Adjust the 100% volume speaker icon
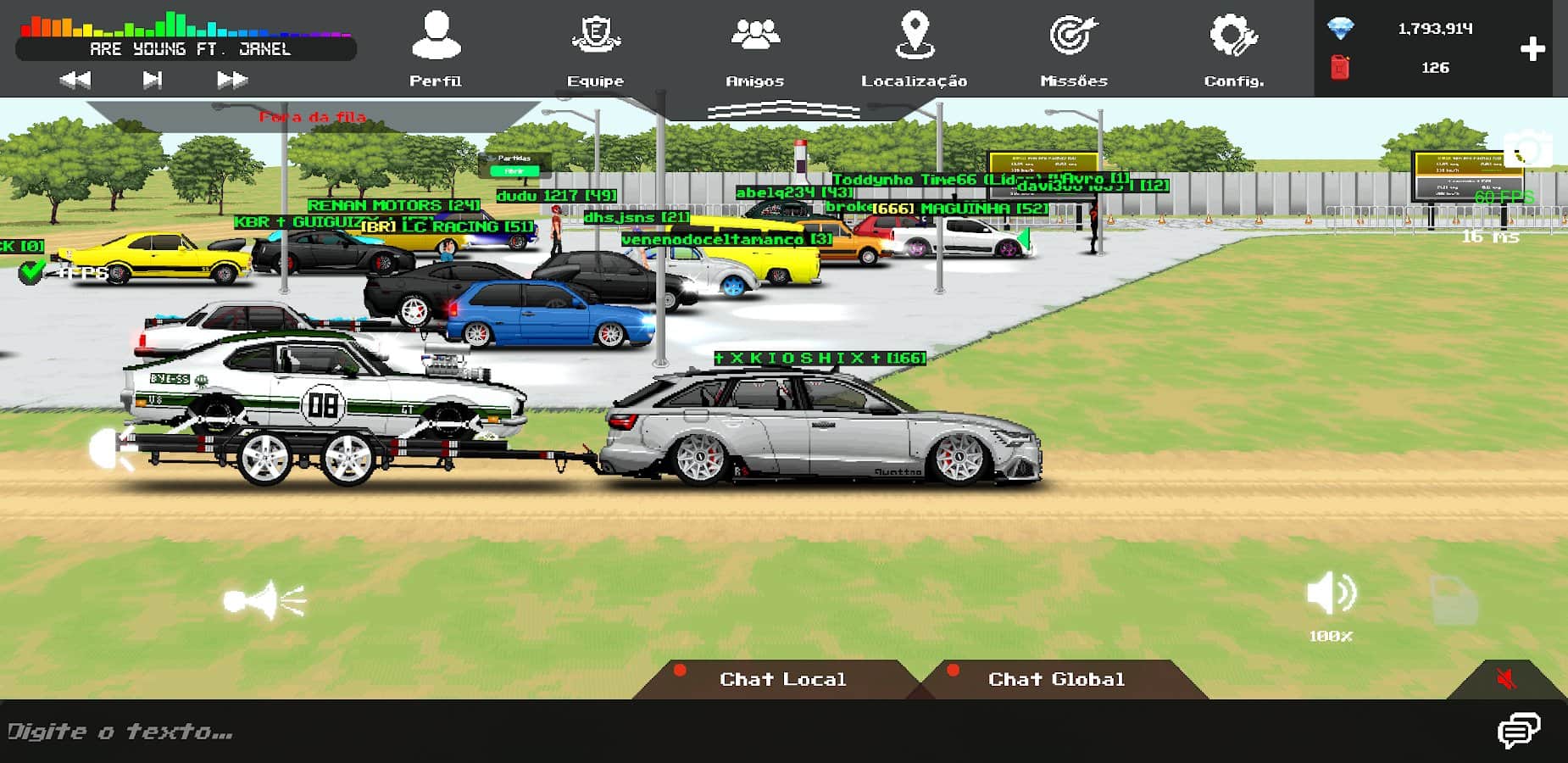Viewport: 1568px width, 763px height. pyautogui.click(x=1331, y=593)
